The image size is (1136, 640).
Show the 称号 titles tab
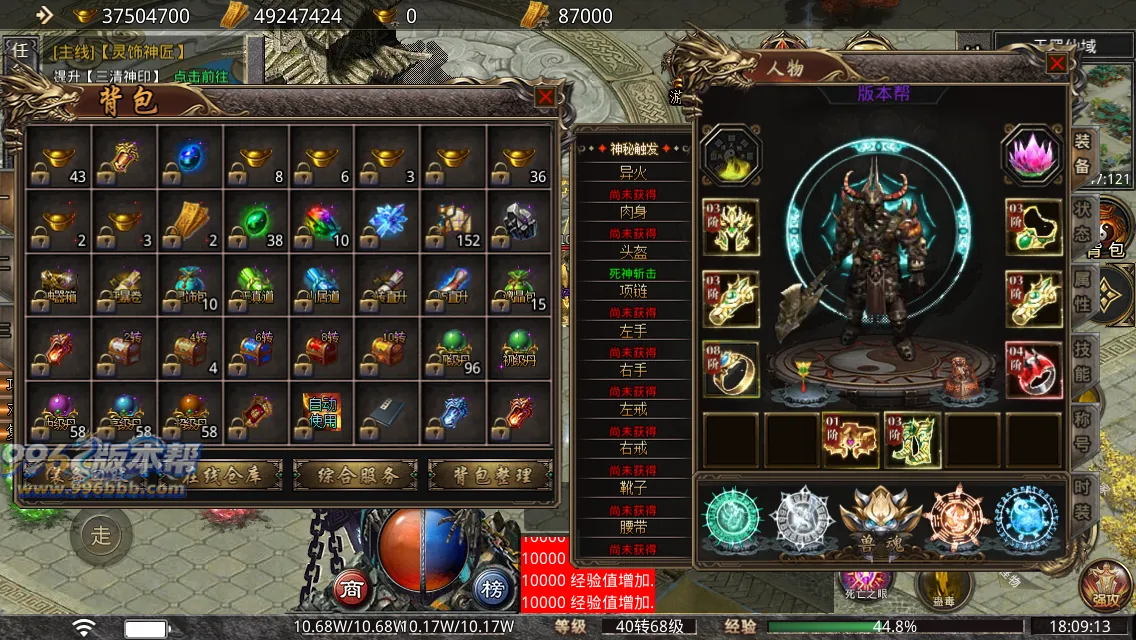point(1082,430)
